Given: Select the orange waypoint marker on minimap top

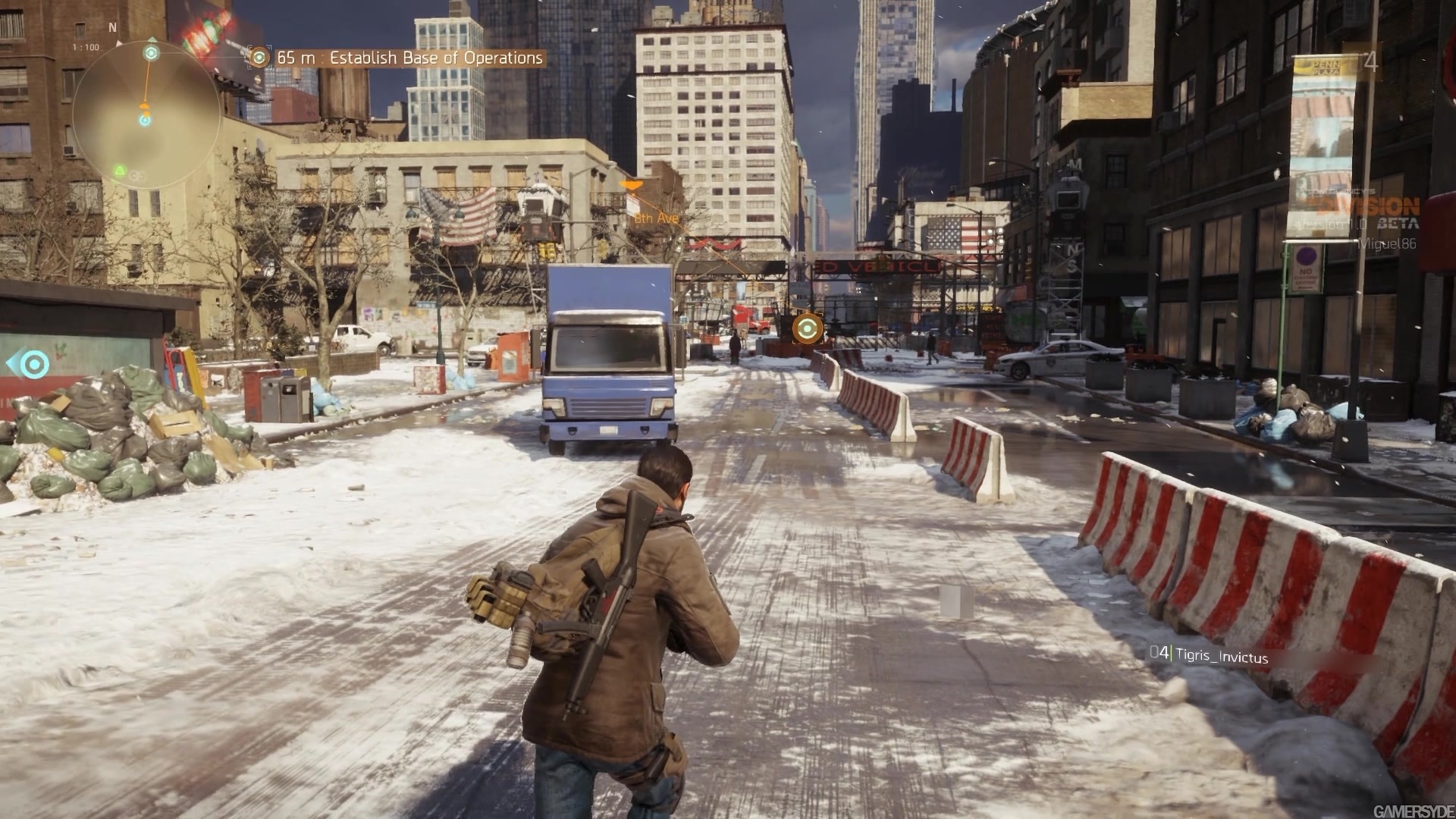Looking at the screenshot, I should (151, 52).
